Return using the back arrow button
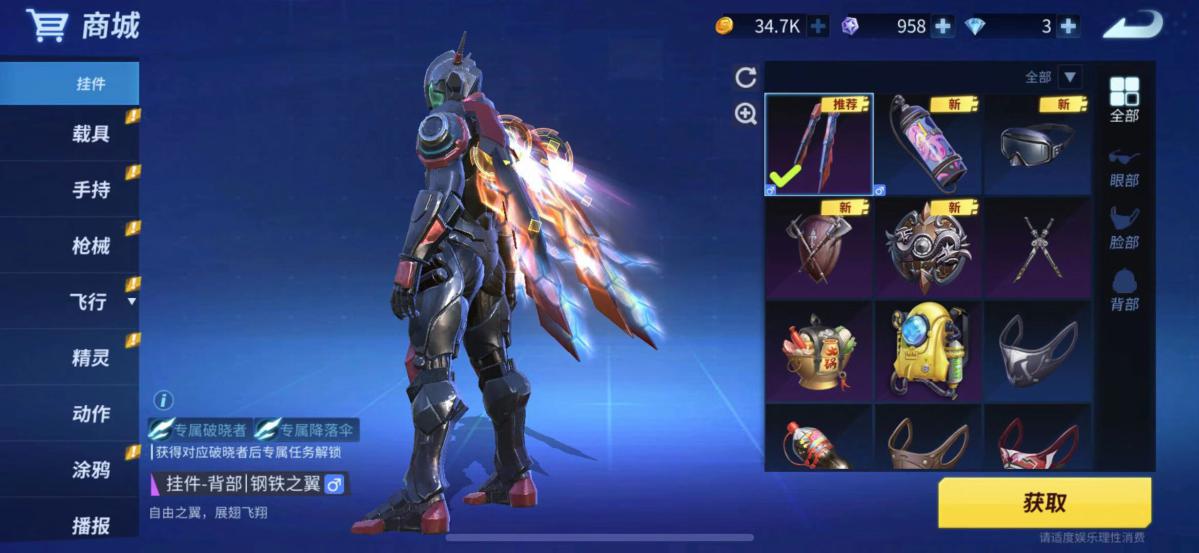 (1132, 25)
